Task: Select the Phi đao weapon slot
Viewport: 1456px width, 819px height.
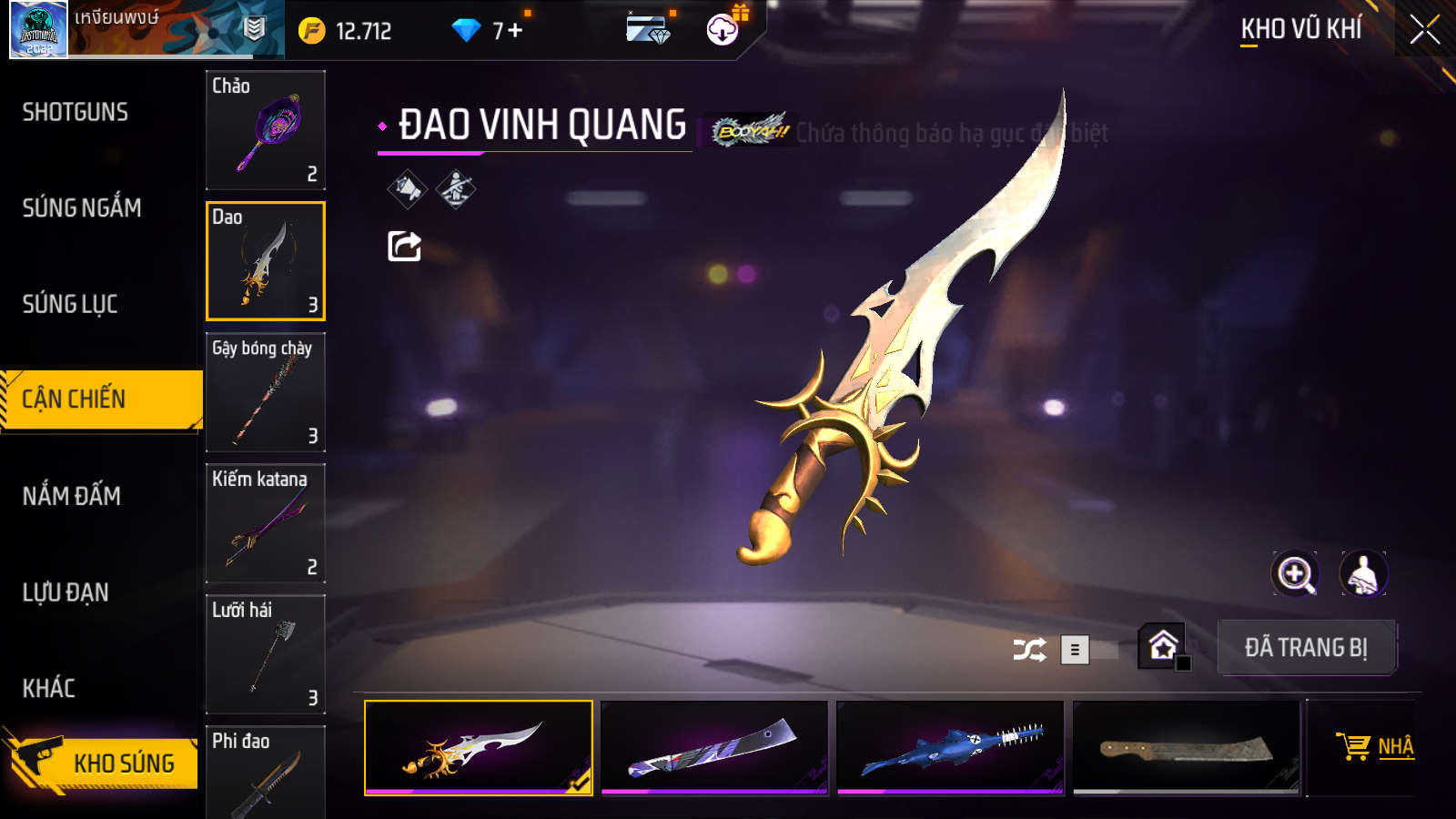Action: pos(266,772)
